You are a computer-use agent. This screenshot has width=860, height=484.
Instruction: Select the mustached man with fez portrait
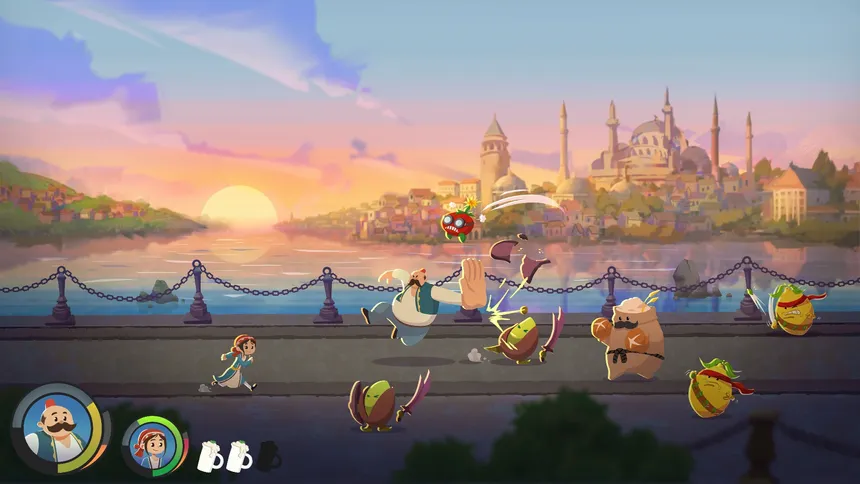click(58, 428)
